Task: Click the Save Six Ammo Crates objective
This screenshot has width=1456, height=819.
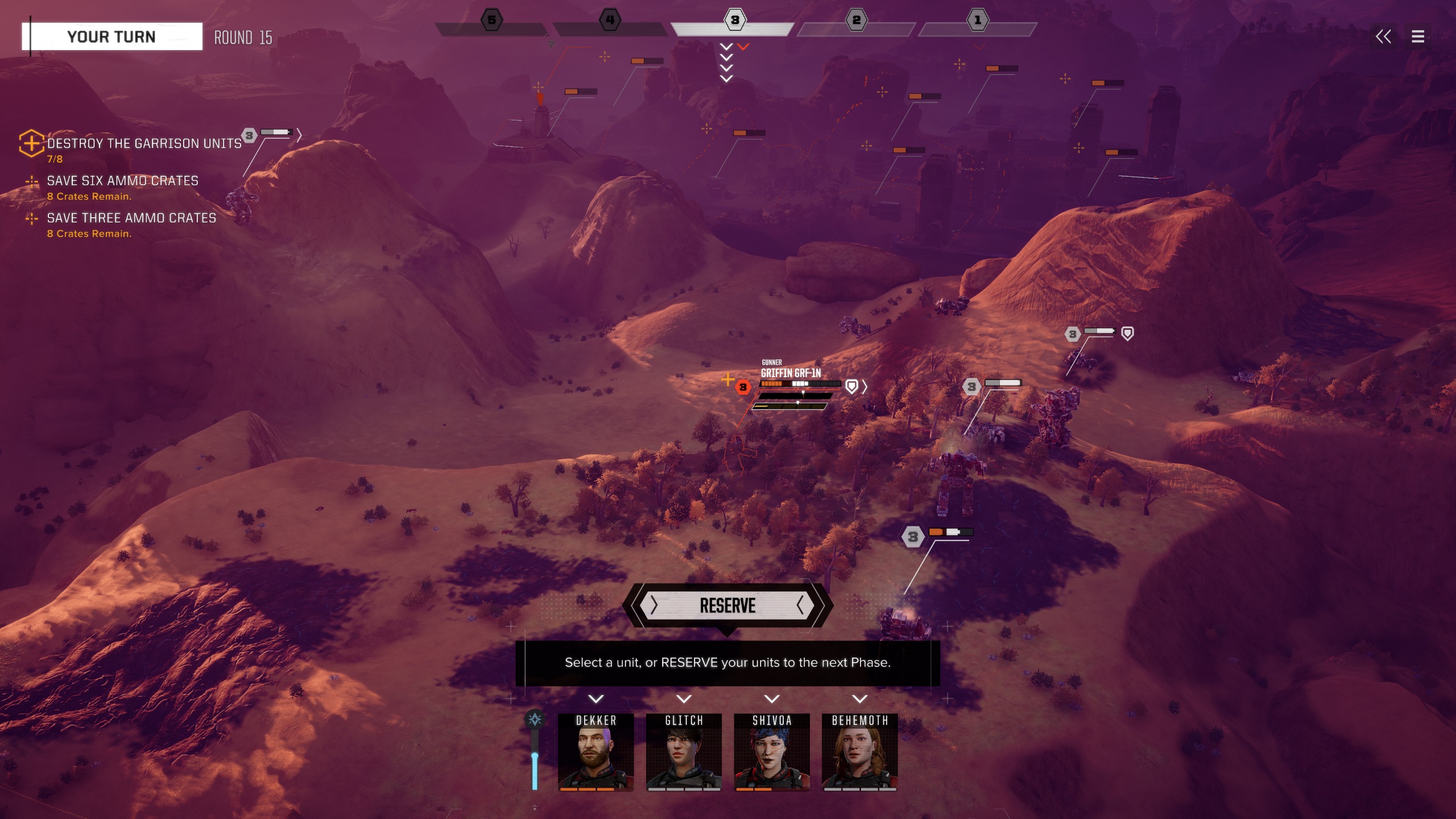Action: [122, 181]
